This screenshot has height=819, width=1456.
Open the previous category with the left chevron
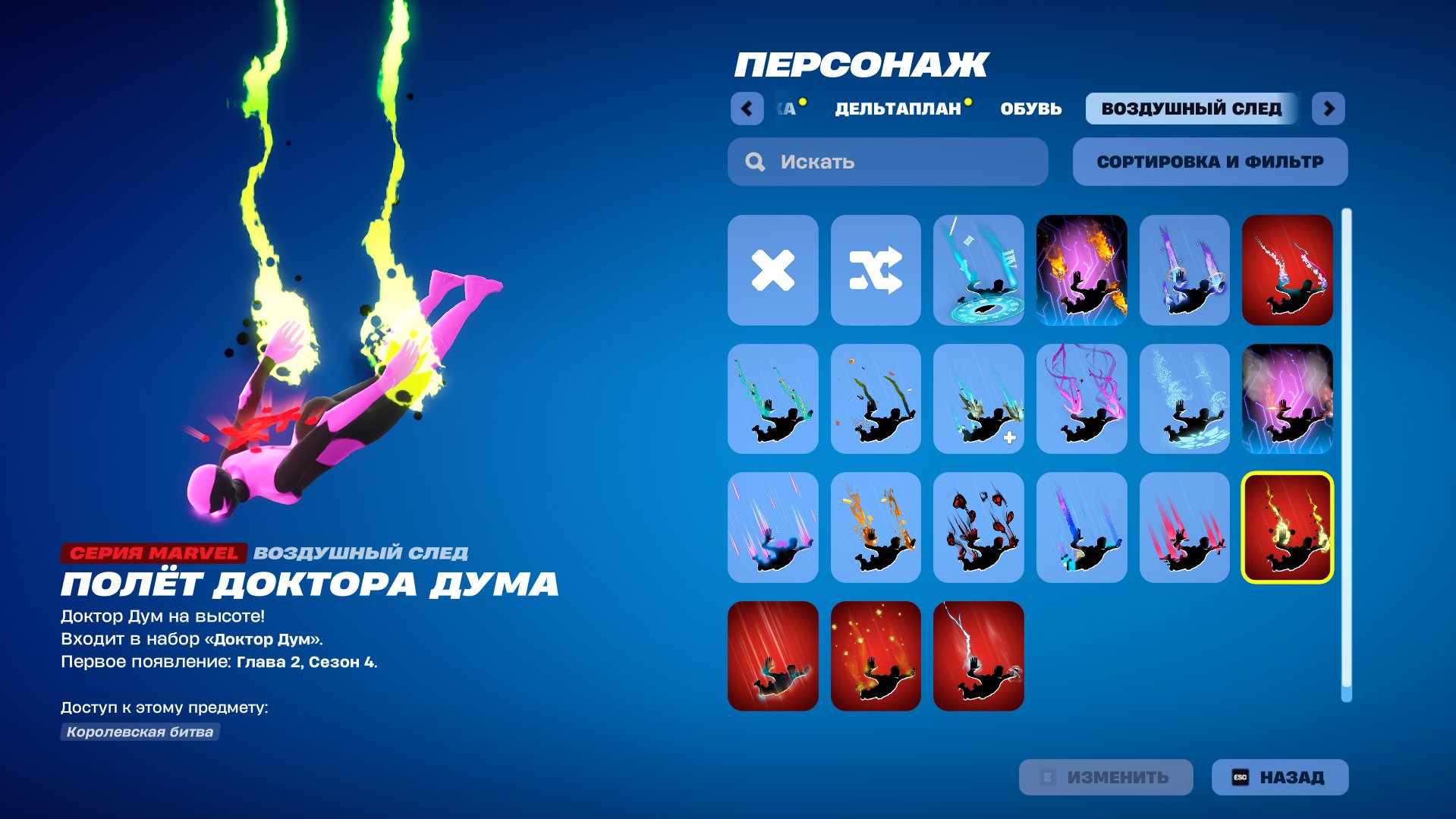coord(747,109)
